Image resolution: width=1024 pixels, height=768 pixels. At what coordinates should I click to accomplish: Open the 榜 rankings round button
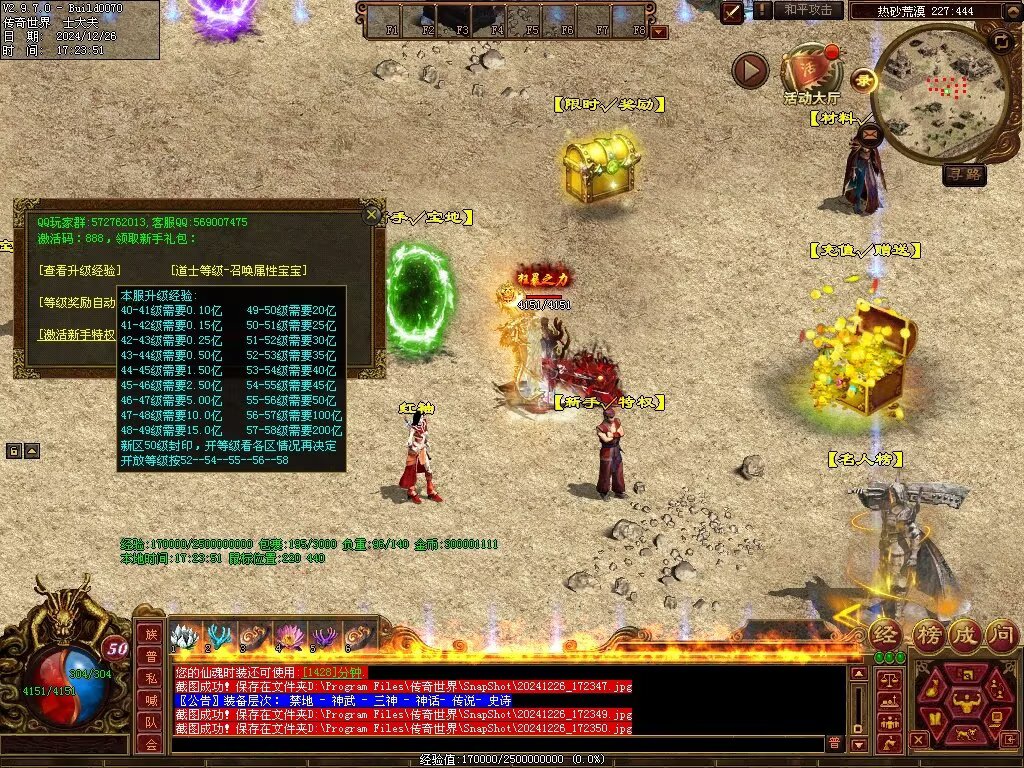click(928, 634)
